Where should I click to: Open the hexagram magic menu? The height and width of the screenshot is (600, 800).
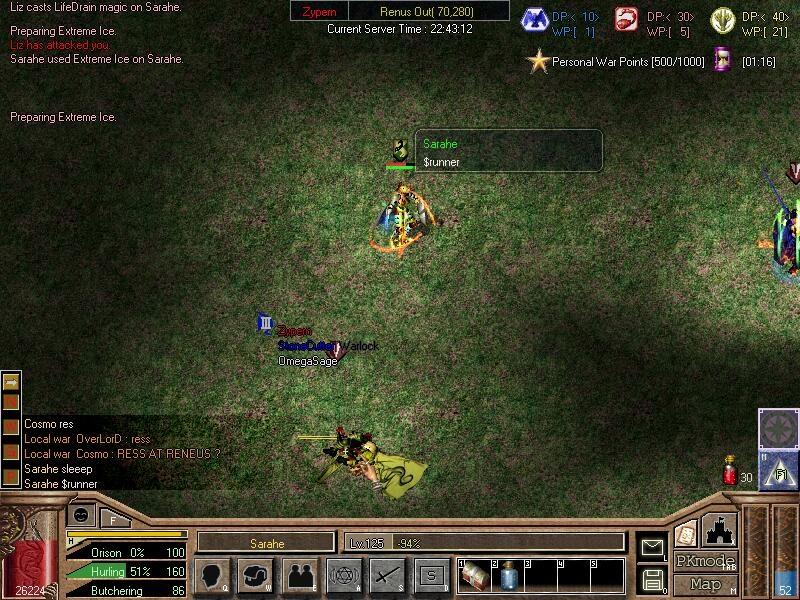(x=343, y=575)
